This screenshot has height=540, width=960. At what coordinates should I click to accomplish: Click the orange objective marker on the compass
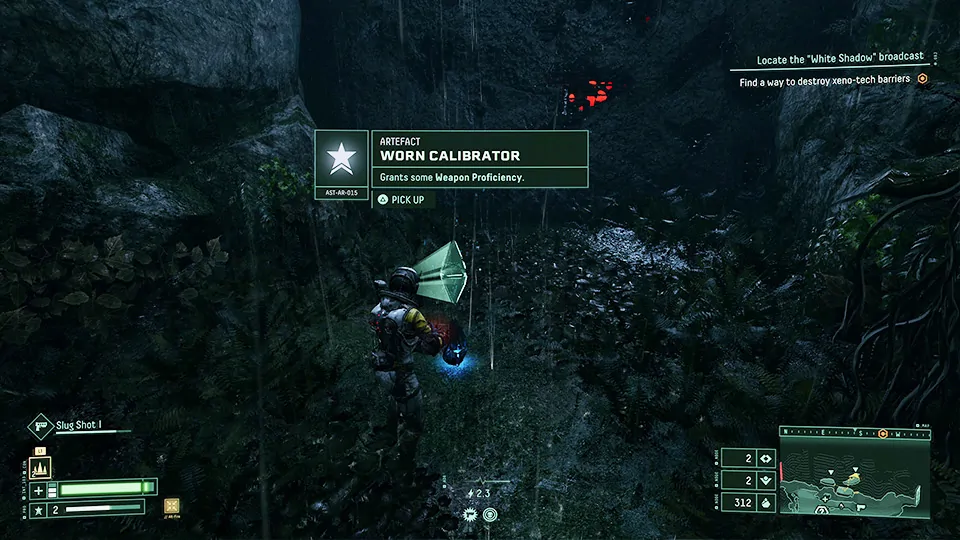click(882, 433)
